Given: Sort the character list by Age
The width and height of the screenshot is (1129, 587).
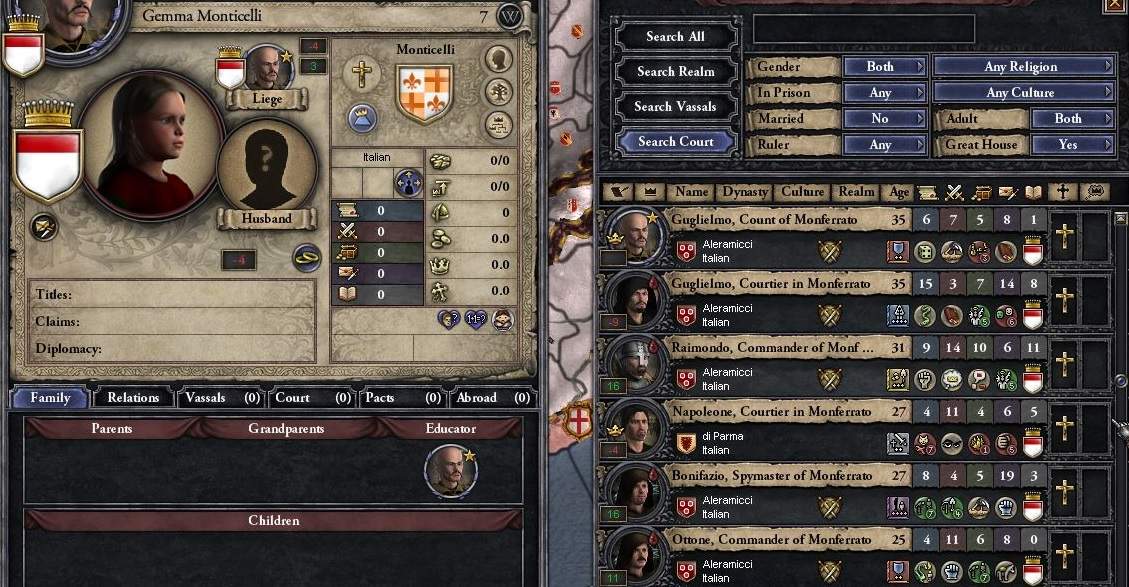Looking at the screenshot, I should [x=899, y=192].
